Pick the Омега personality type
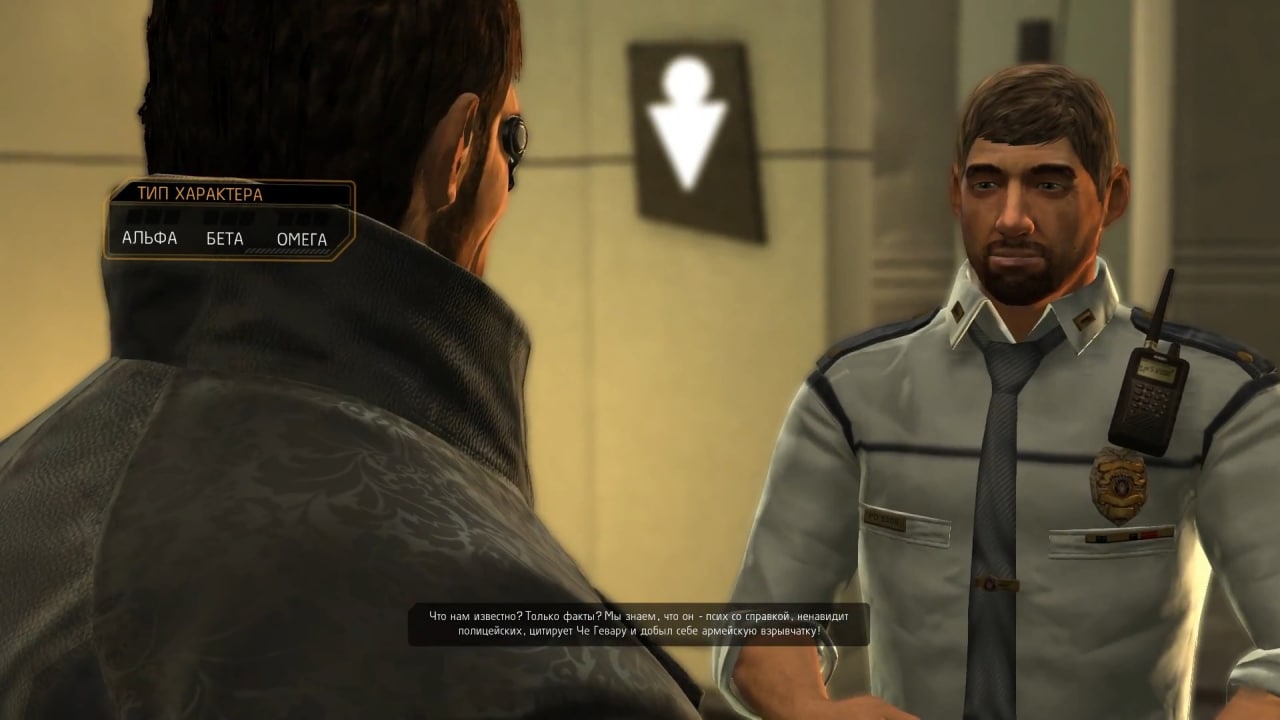 coord(301,238)
